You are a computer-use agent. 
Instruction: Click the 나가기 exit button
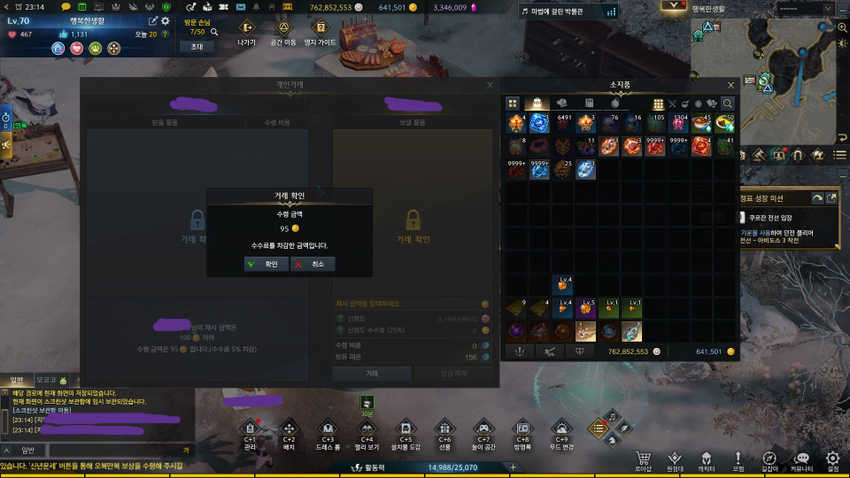click(247, 30)
